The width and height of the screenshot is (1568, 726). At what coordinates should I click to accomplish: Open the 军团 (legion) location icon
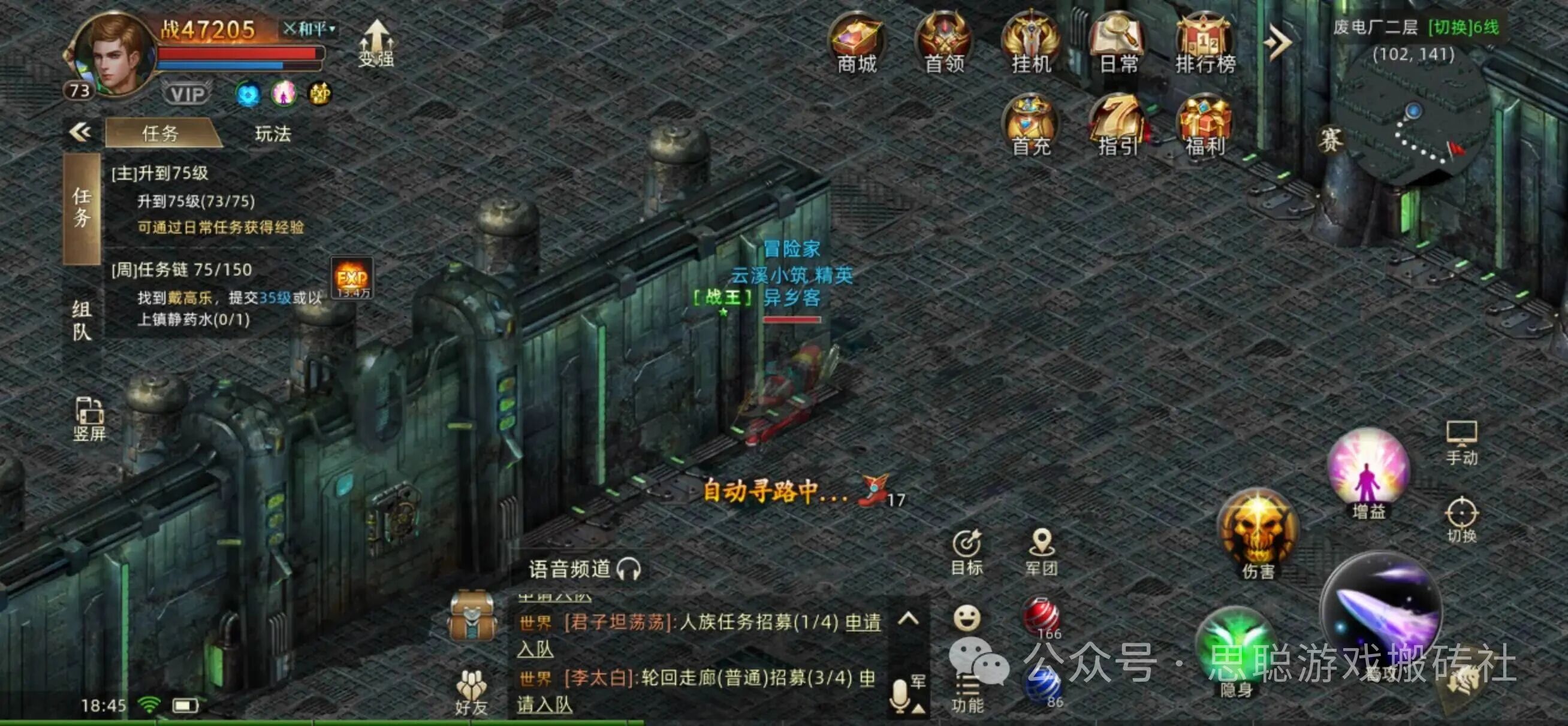(1042, 550)
